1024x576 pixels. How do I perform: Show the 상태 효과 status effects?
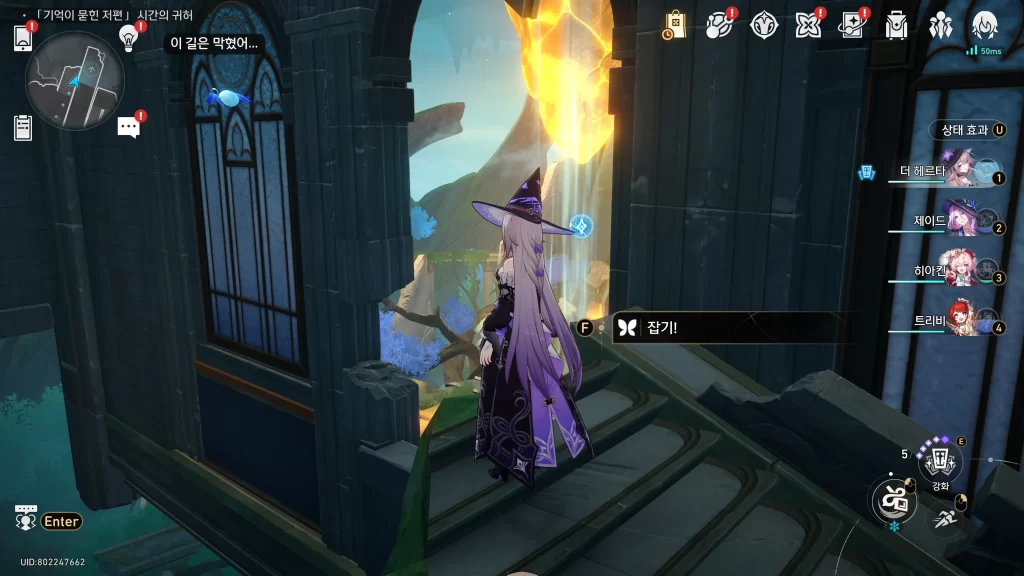pyautogui.click(x=968, y=130)
